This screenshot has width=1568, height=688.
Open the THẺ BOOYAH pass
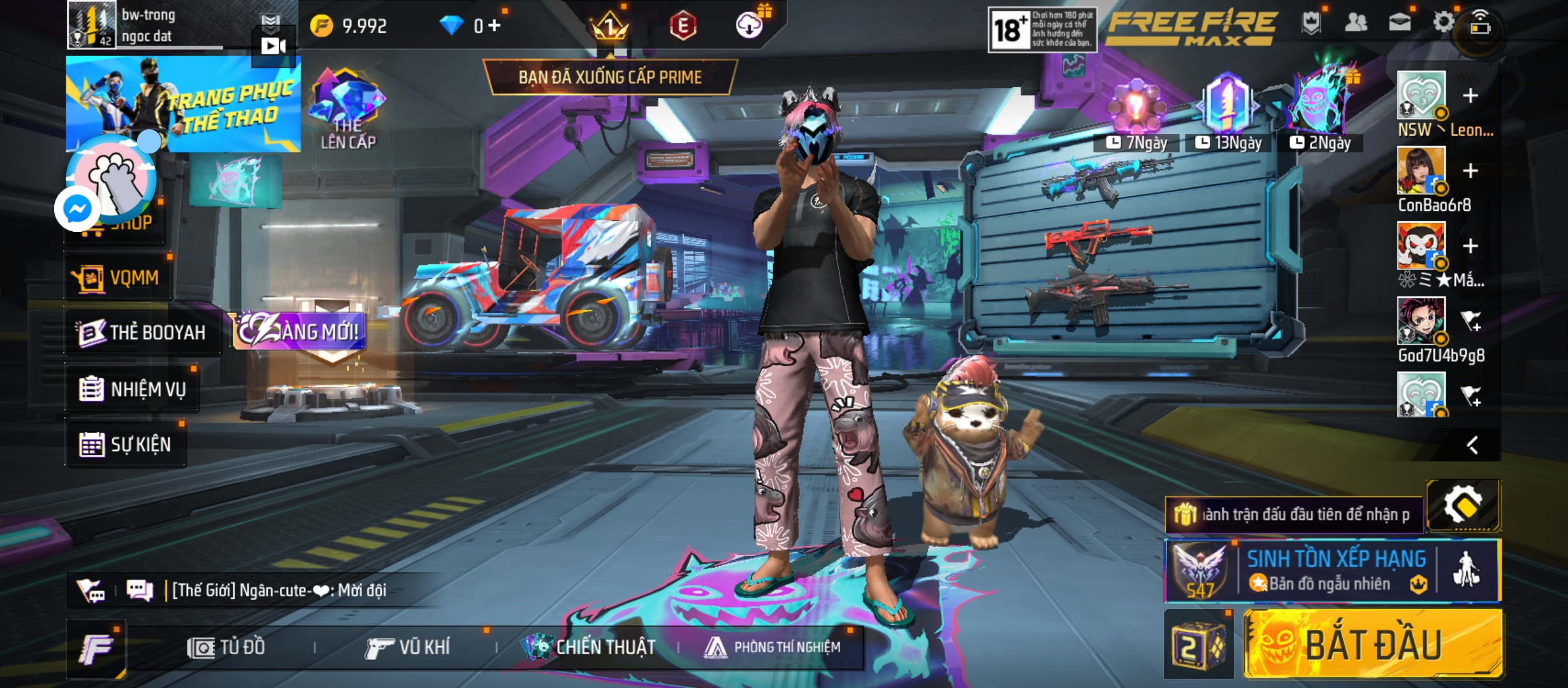(x=142, y=333)
